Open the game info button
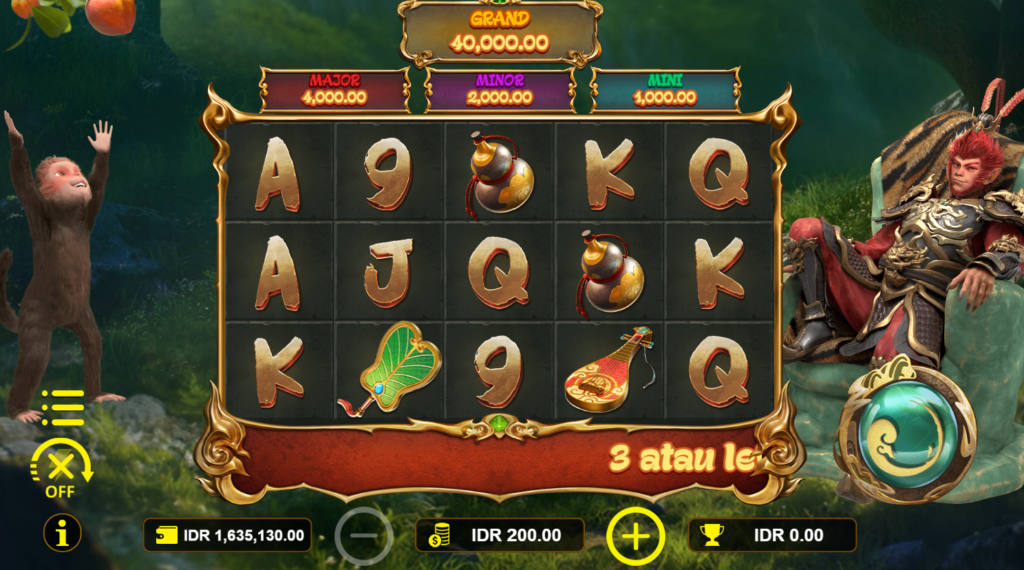1024x570 pixels. coord(62,534)
